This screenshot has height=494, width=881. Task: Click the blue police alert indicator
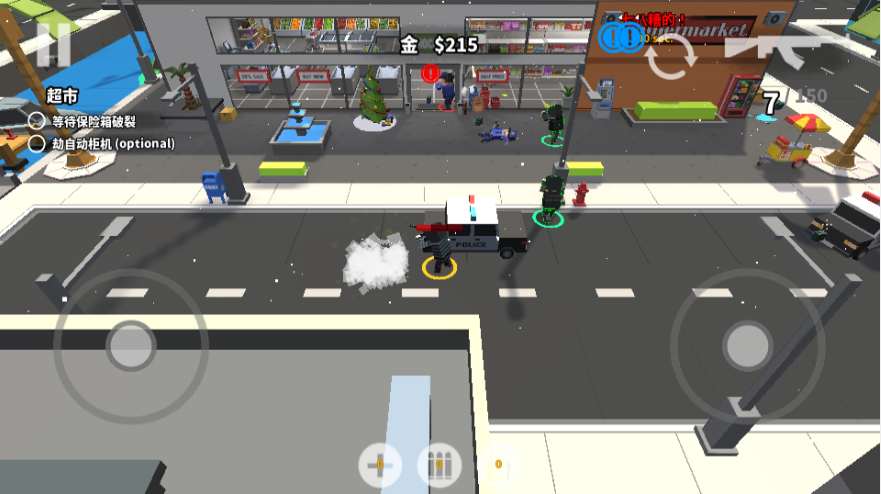tap(621, 38)
